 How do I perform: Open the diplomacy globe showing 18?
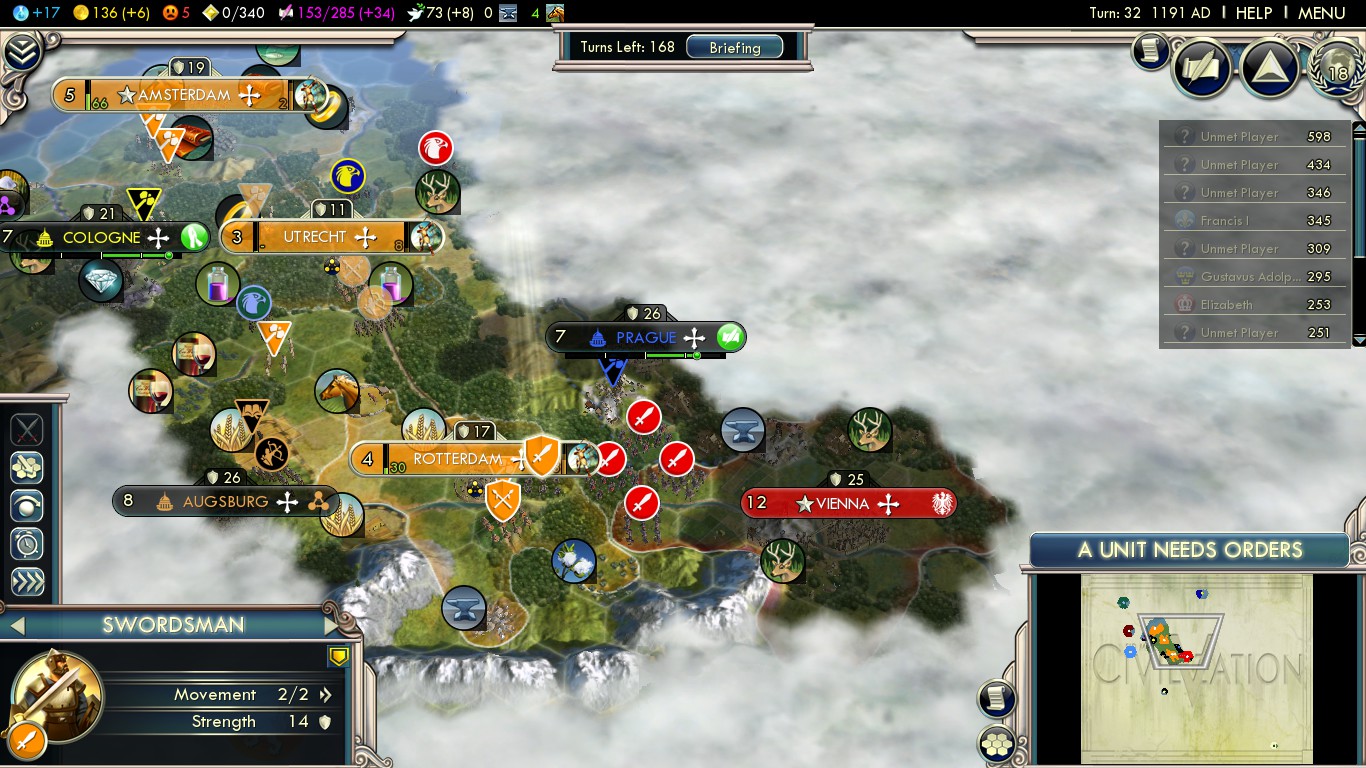coord(1337,67)
